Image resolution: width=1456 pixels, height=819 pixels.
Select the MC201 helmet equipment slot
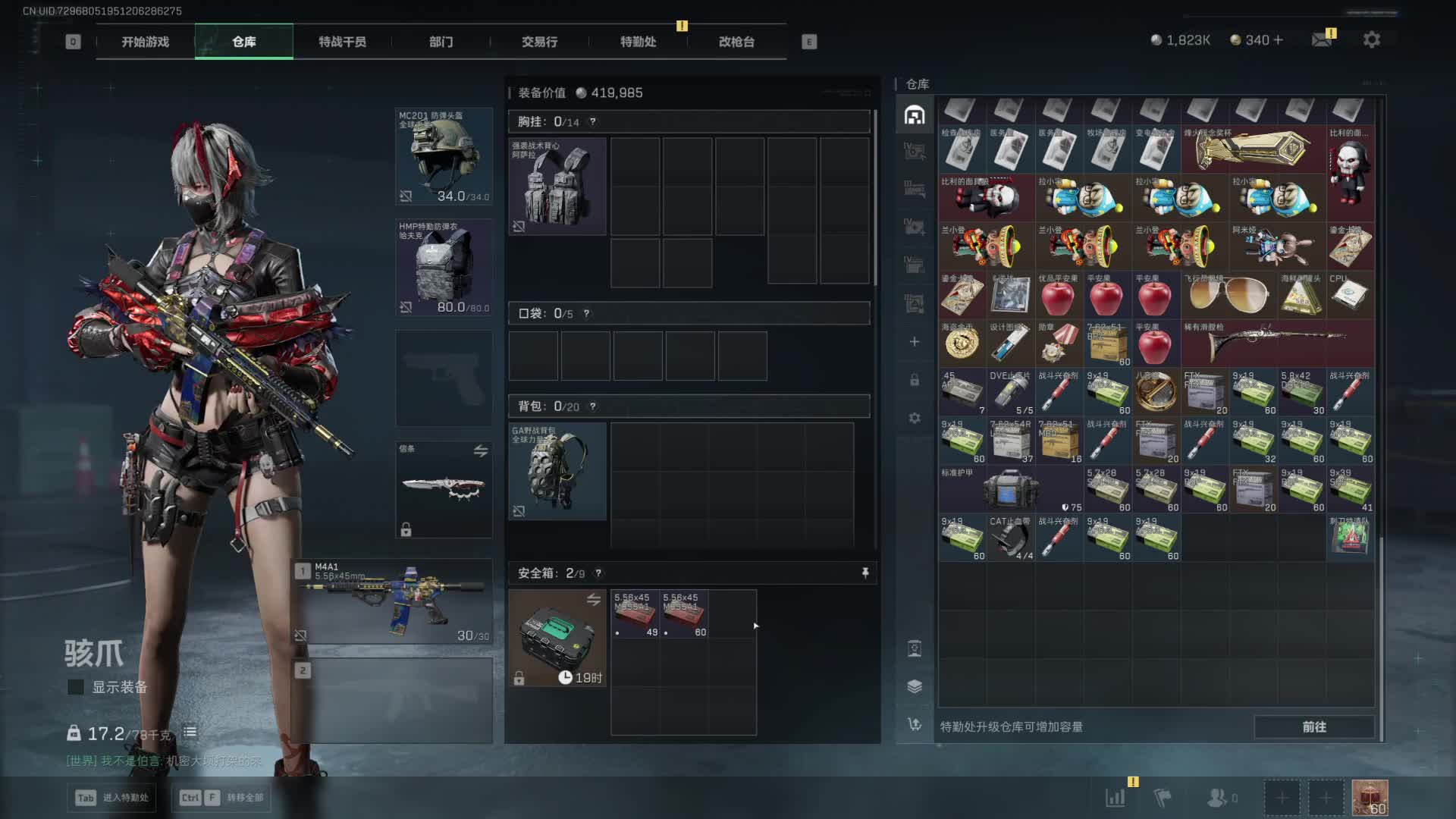click(x=444, y=156)
